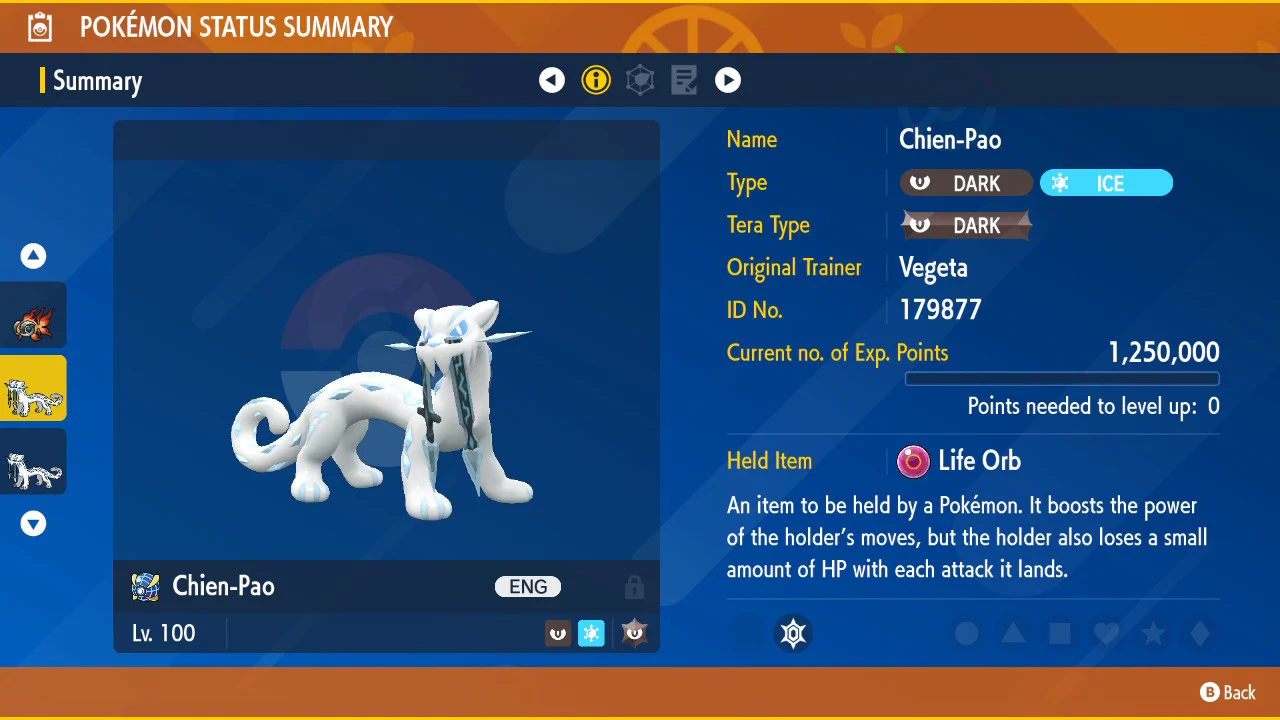Advance to the next summary page arrow
This screenshot has height=720, width=1280.
(728, 80)
